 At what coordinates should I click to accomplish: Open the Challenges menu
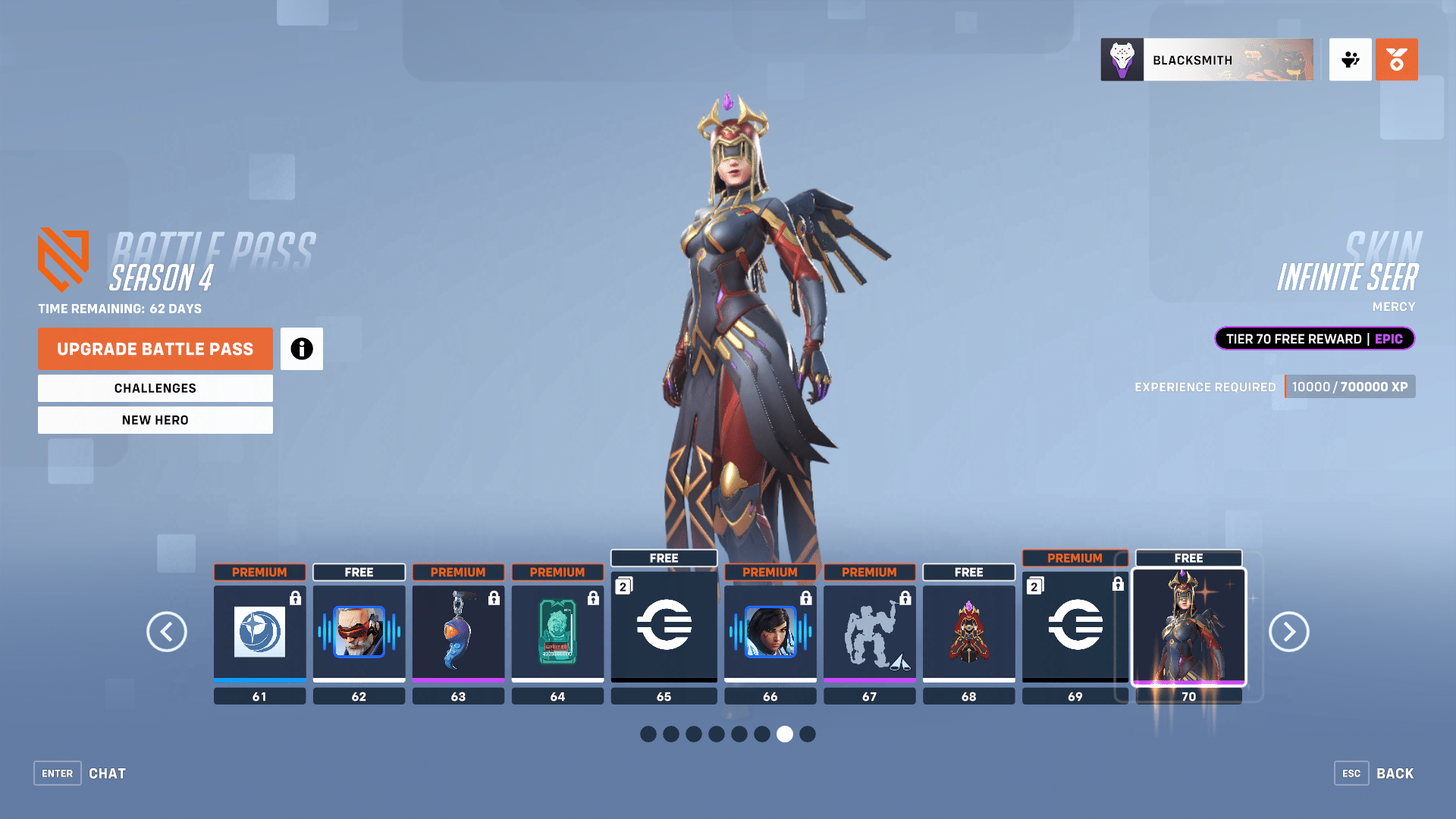coord(155,388)
